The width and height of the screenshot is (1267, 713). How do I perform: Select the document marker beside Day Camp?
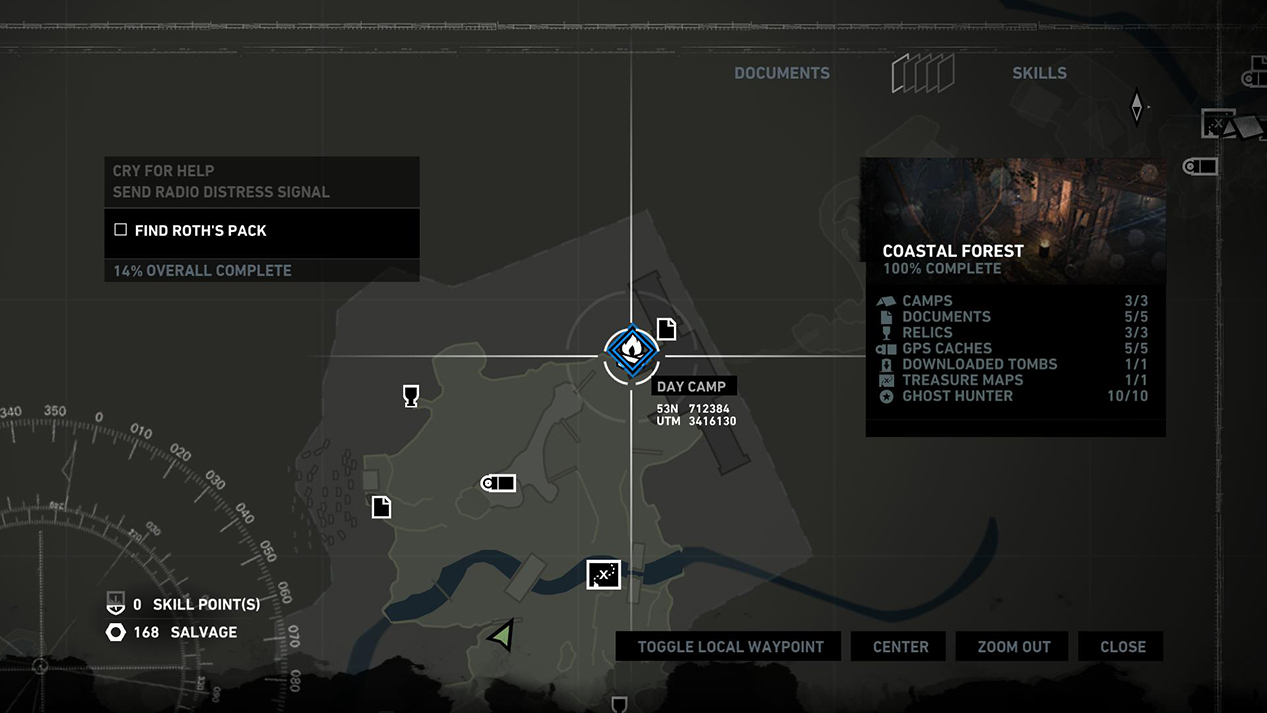point(666,328)
